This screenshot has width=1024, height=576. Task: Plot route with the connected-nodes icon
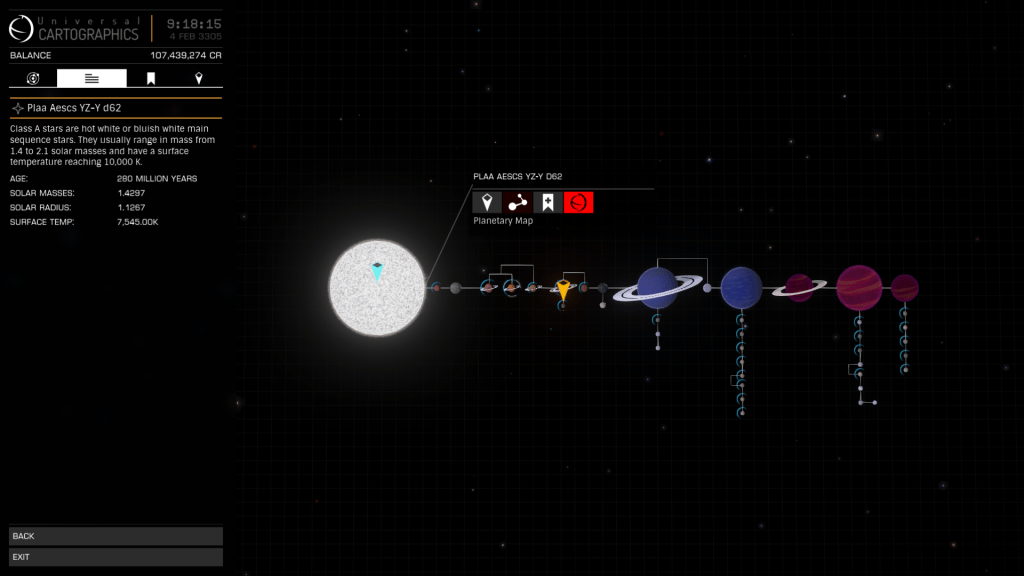click(517, 203)
